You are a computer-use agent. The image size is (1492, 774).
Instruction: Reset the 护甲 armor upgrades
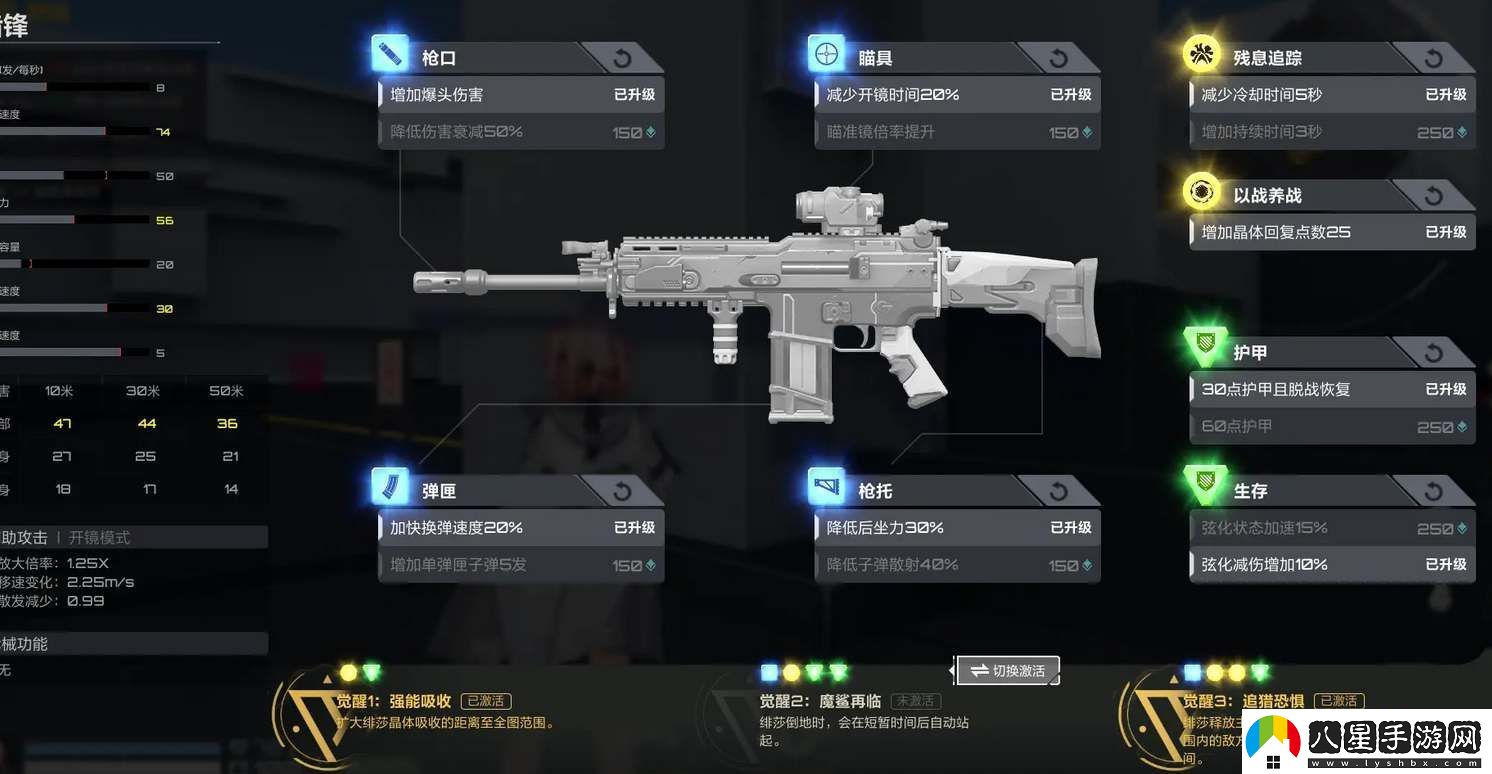(x=1433, y=352)
